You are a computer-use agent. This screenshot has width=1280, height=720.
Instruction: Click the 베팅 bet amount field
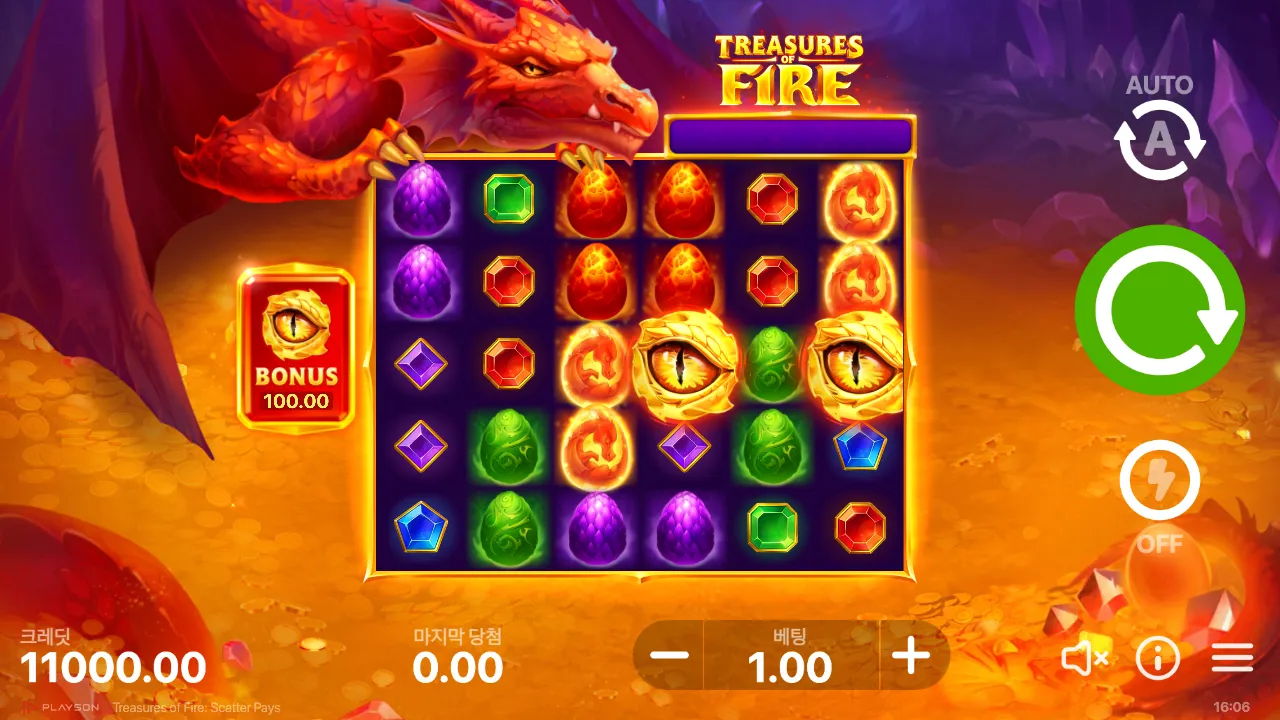pos(791,660)
